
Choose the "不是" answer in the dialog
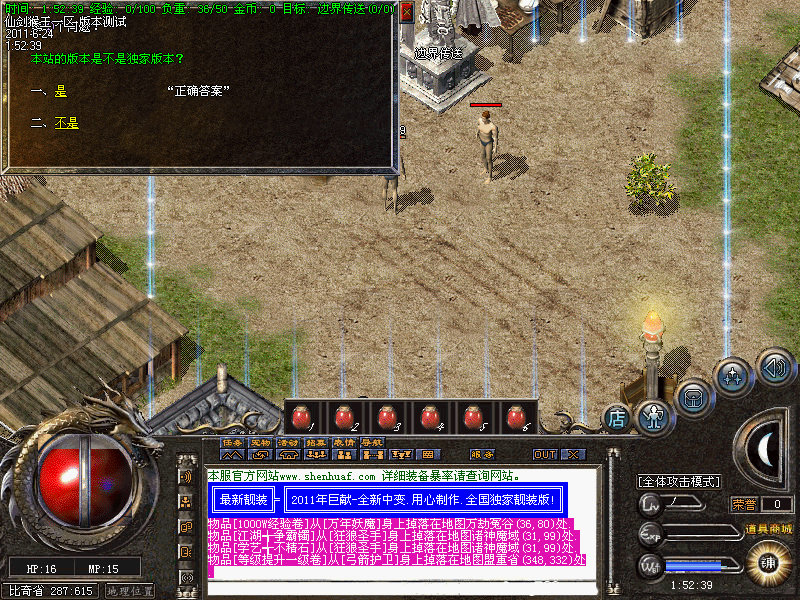click(66, 123)
